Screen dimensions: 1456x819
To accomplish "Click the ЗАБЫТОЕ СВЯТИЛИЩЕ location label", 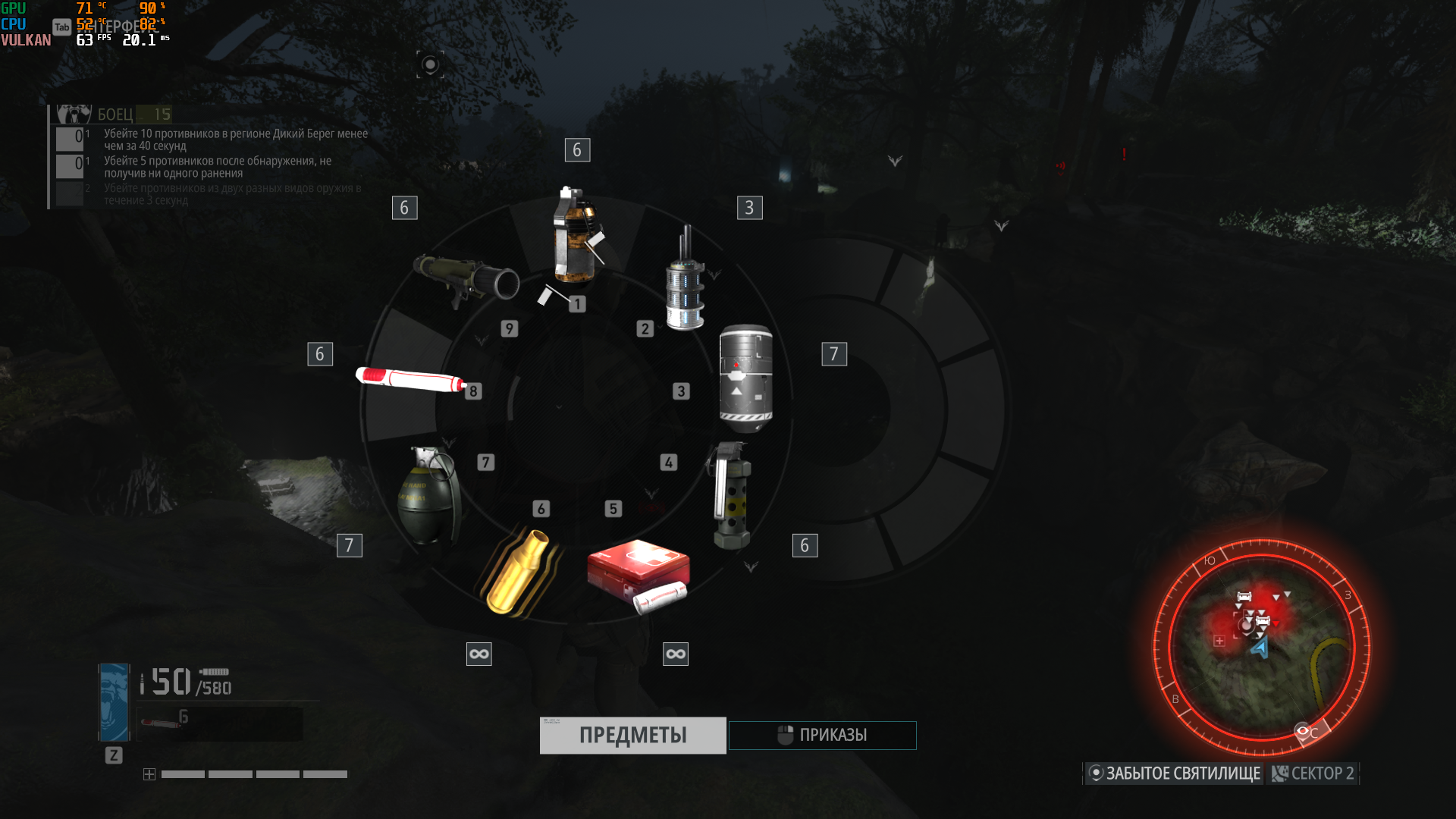I will click(x=1174, y=773).
